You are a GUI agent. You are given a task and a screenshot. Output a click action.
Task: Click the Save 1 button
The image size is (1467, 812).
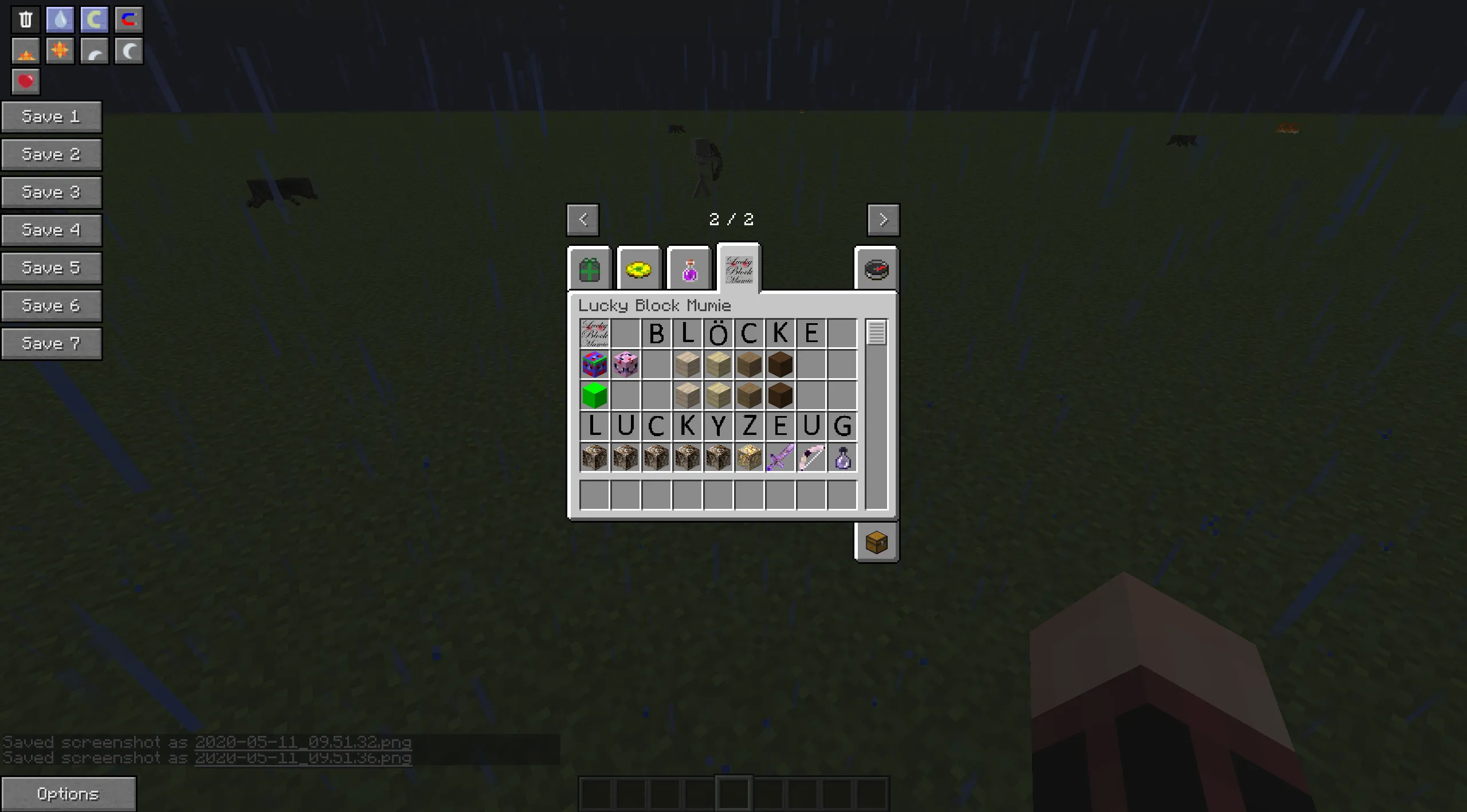pyautogui.click(x=52, y=116)
